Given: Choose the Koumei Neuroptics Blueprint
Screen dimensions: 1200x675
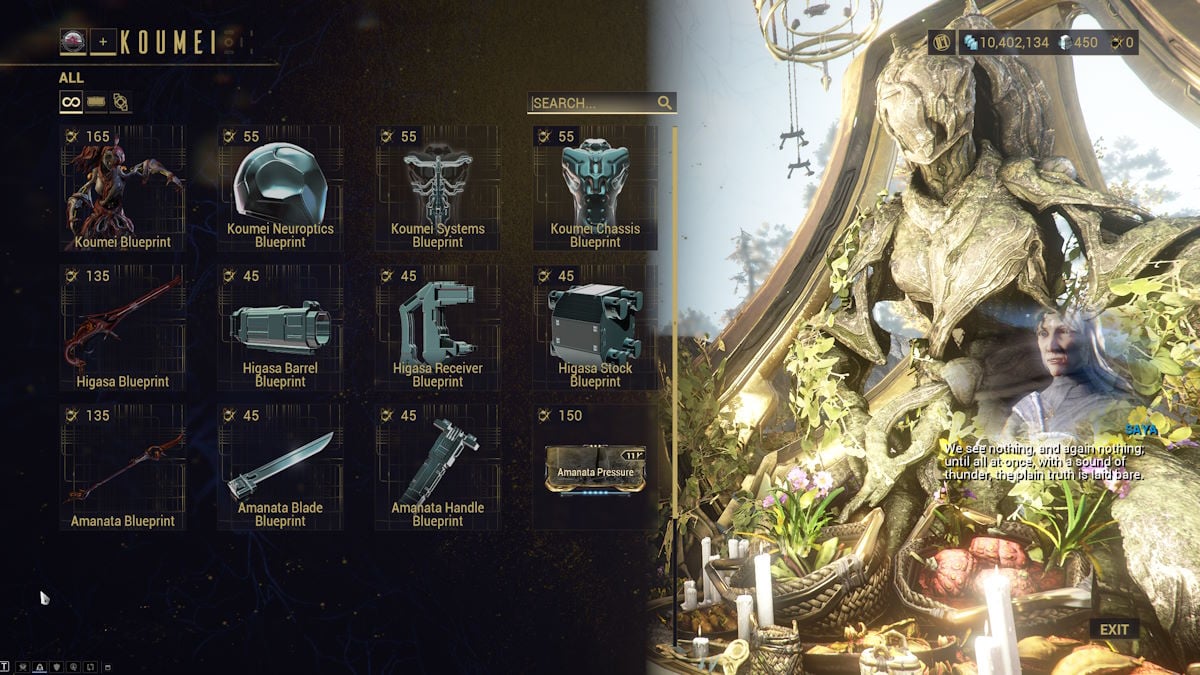Looking at the screenshot, I should pyautogui.click(x=280, y=188).
